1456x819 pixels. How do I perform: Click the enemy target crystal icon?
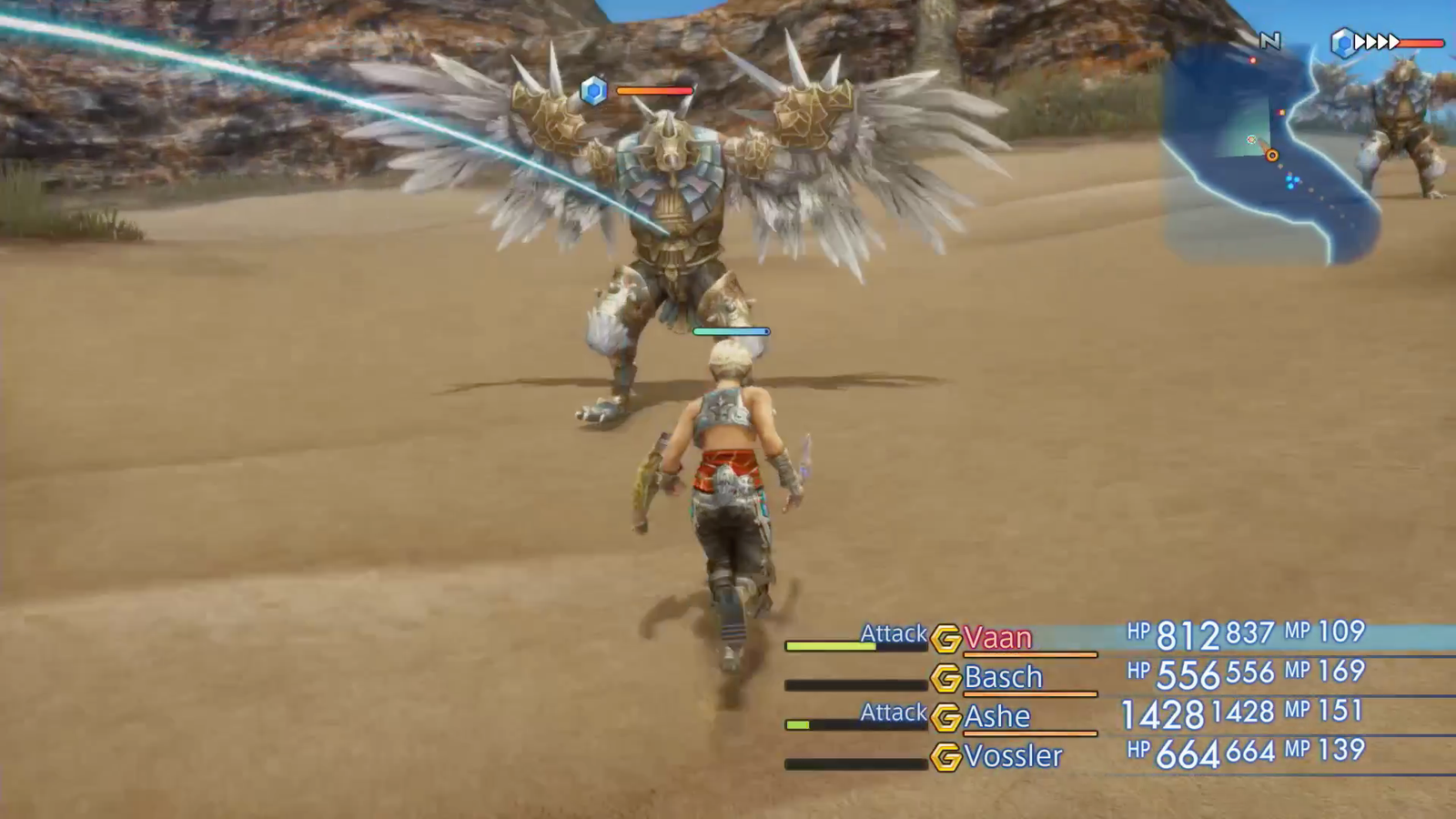[x=593, y=90]
